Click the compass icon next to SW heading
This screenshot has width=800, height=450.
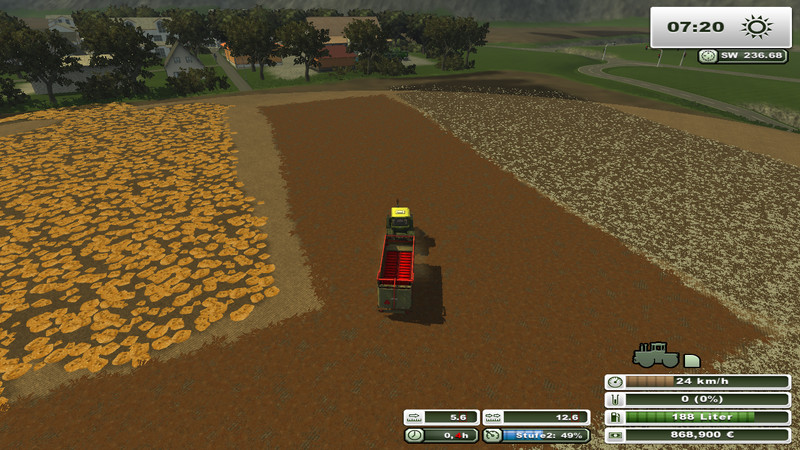(709, 56)
